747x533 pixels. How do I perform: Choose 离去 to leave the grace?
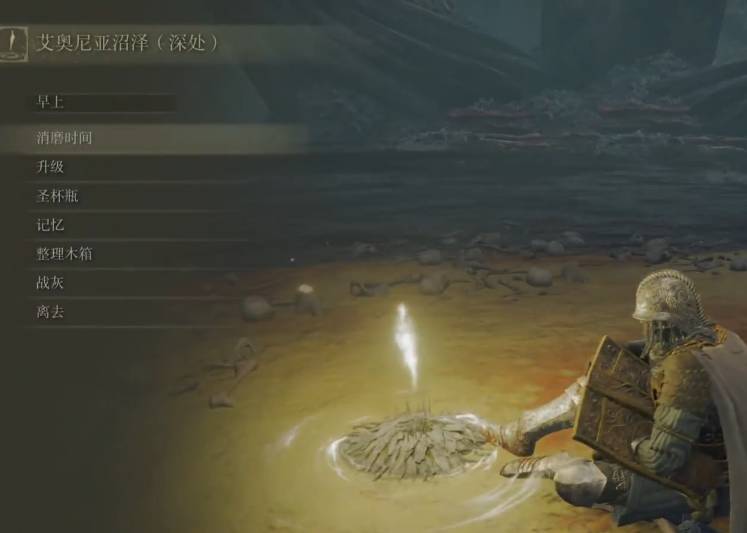click(50, 312)
